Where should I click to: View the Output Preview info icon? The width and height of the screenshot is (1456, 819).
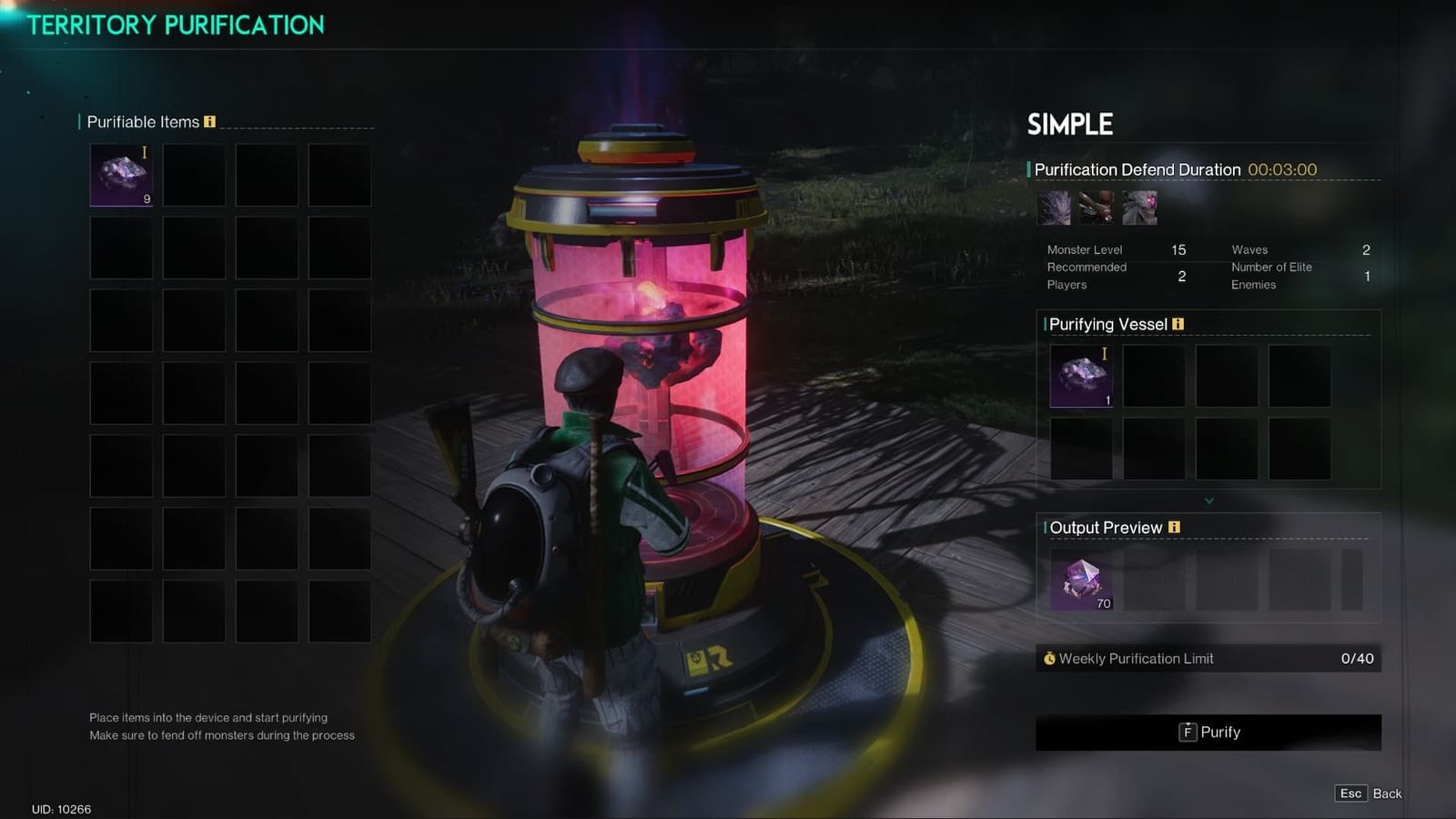point(1174,527)
